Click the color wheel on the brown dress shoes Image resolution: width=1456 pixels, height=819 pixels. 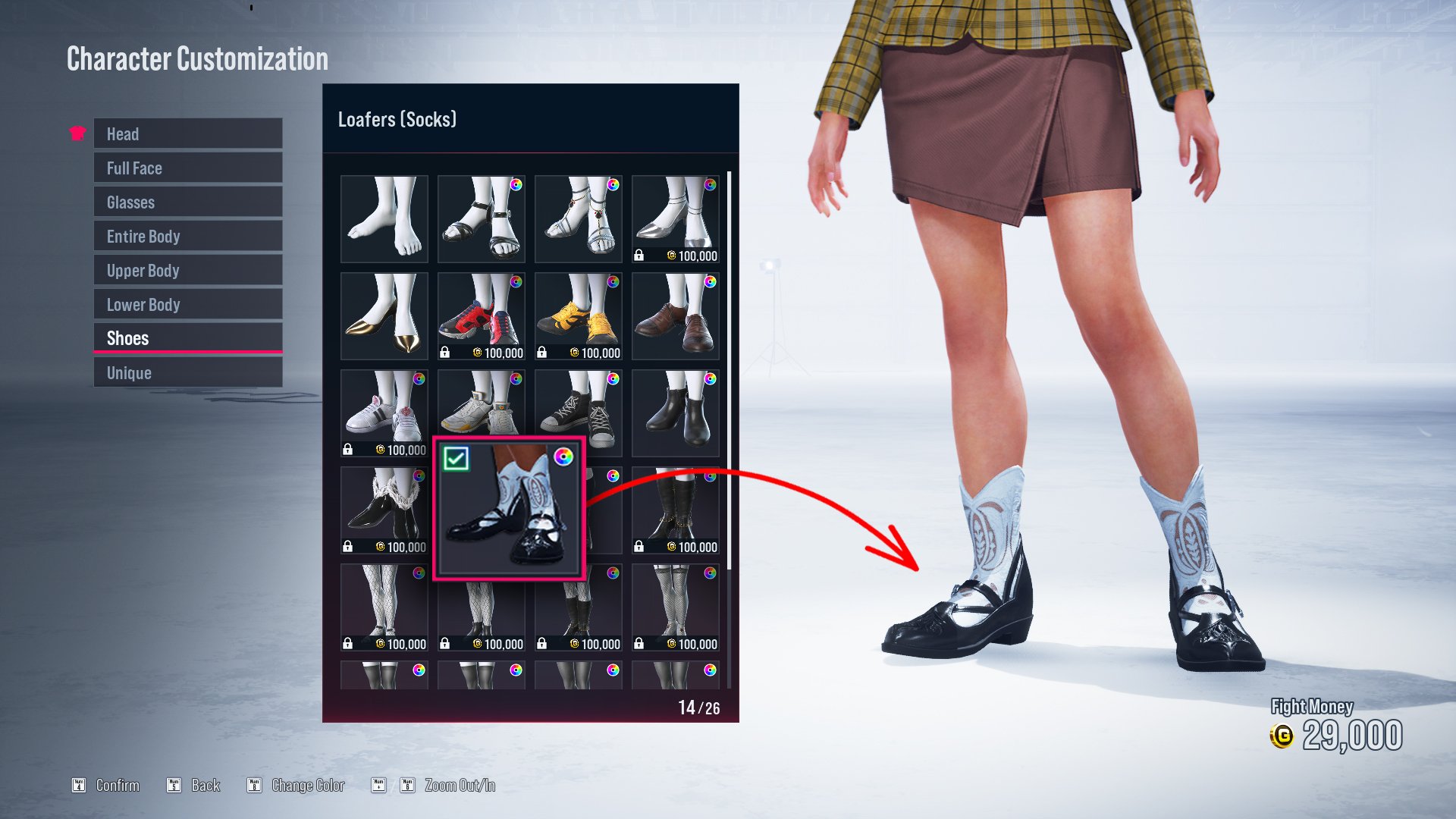pos(710,283)
